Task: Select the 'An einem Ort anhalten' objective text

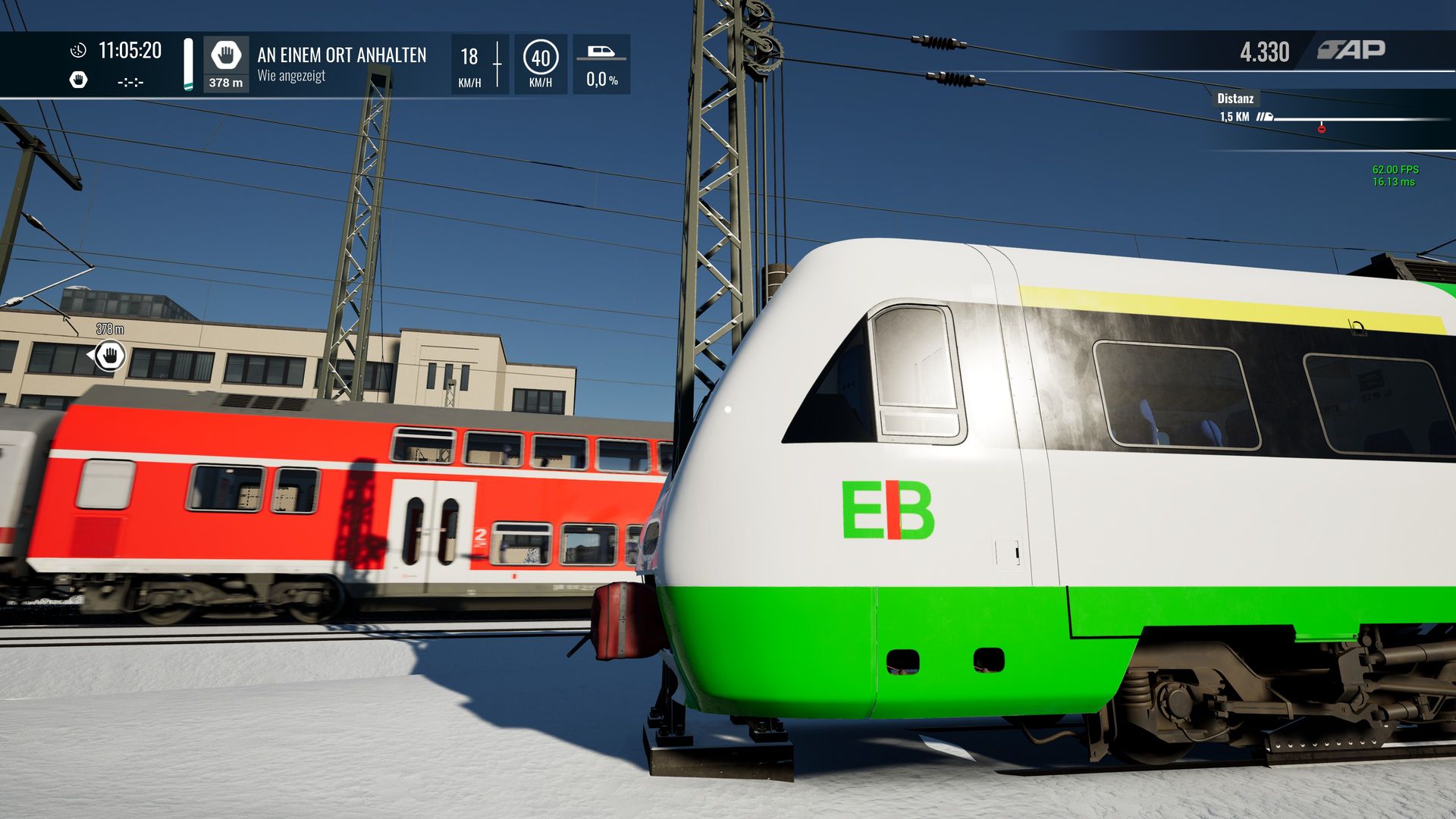Action: coord(341,55)
